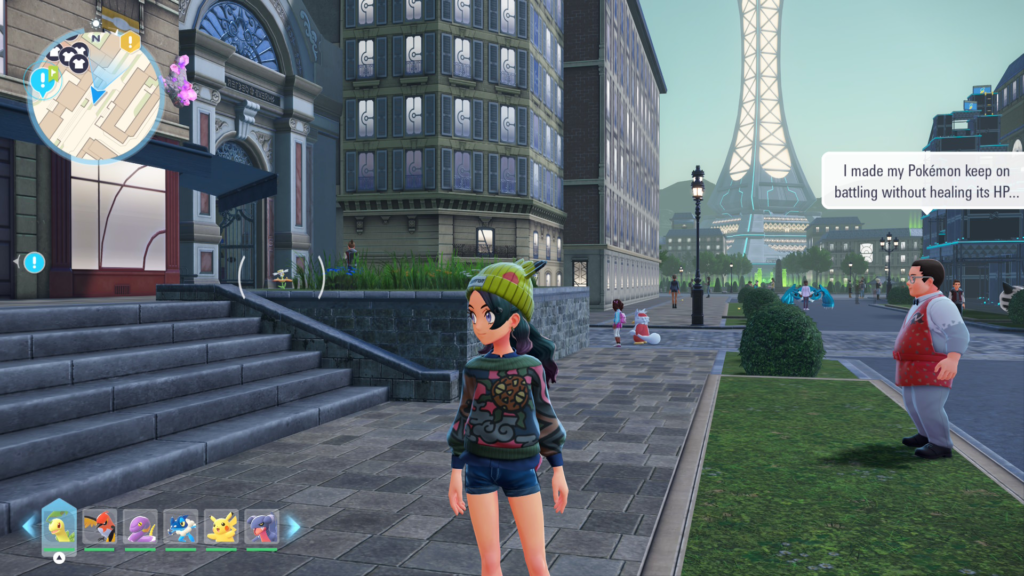This screenshot has width=1024, height=576.
Task: Click the NPC speech bubble about healing HP
Action: click(922, 180)
